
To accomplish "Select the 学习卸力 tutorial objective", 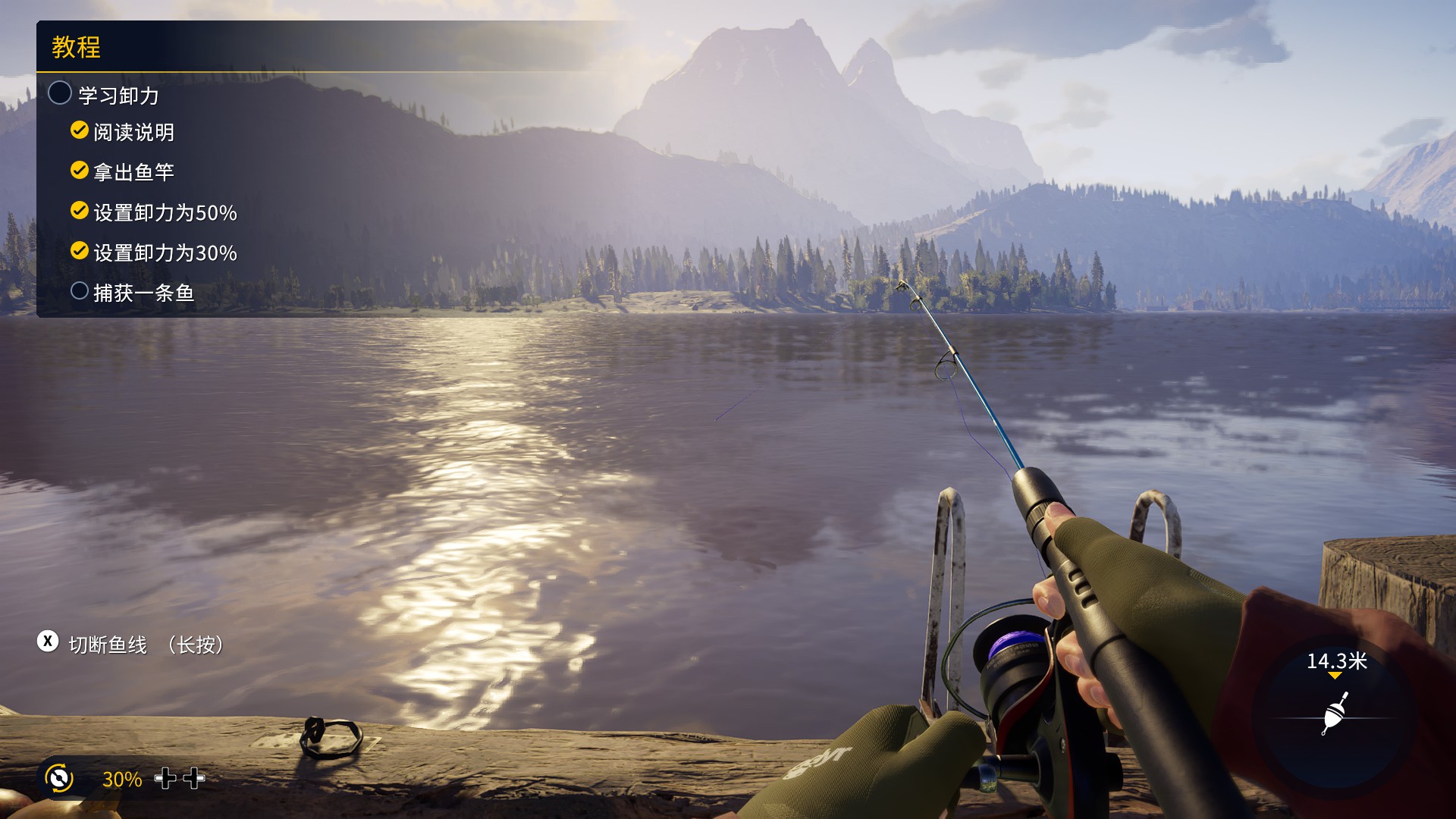I will point(118,96).
